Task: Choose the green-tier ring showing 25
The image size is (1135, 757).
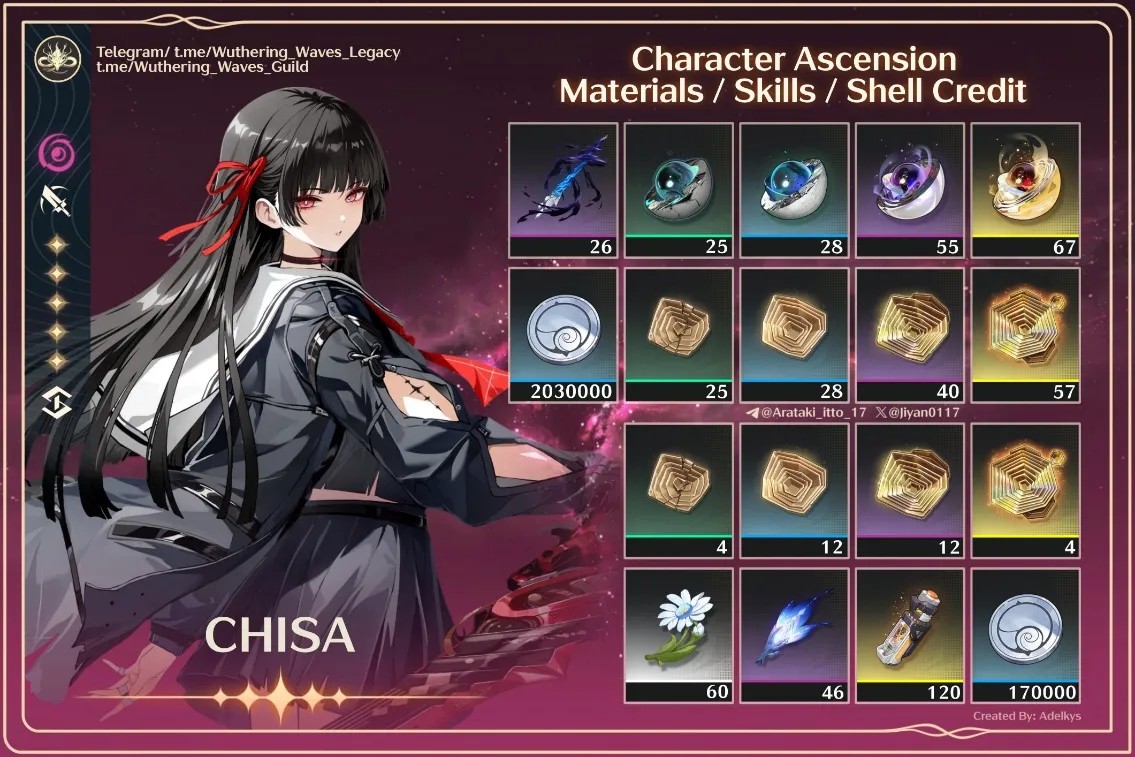Action: (x=678, y=334)
